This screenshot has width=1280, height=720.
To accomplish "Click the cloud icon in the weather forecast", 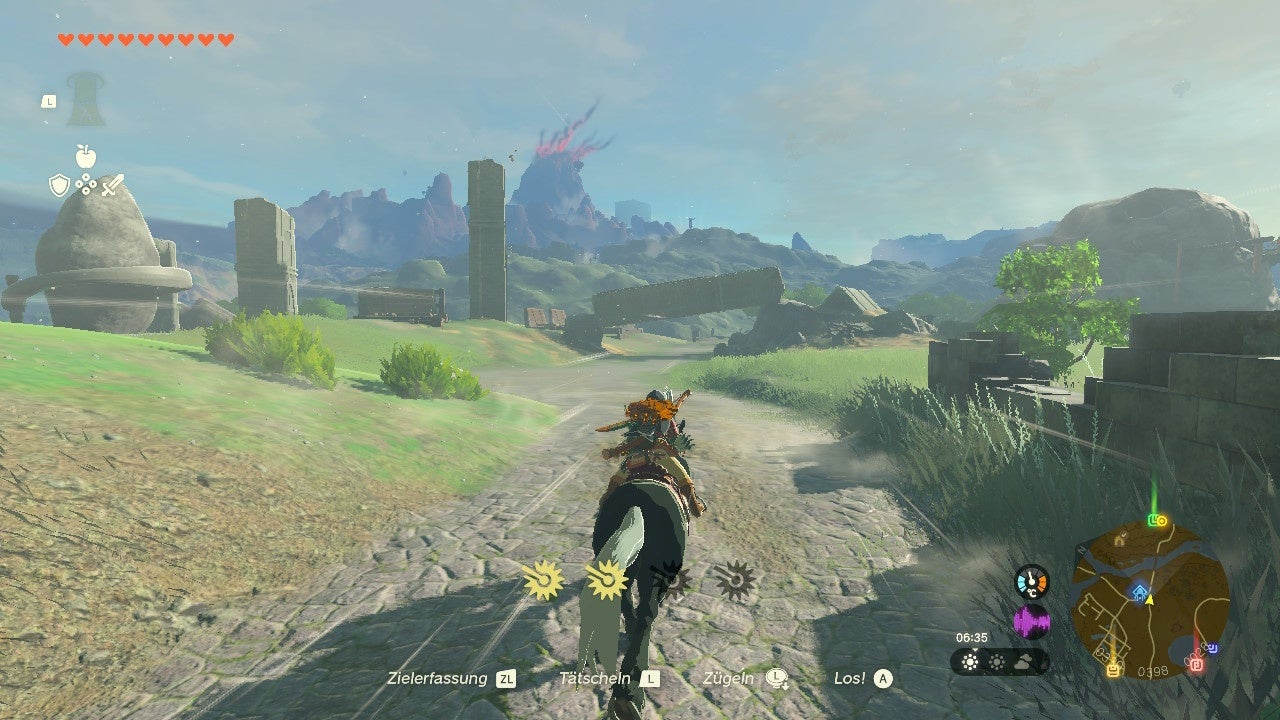I will coord(1024,662).
